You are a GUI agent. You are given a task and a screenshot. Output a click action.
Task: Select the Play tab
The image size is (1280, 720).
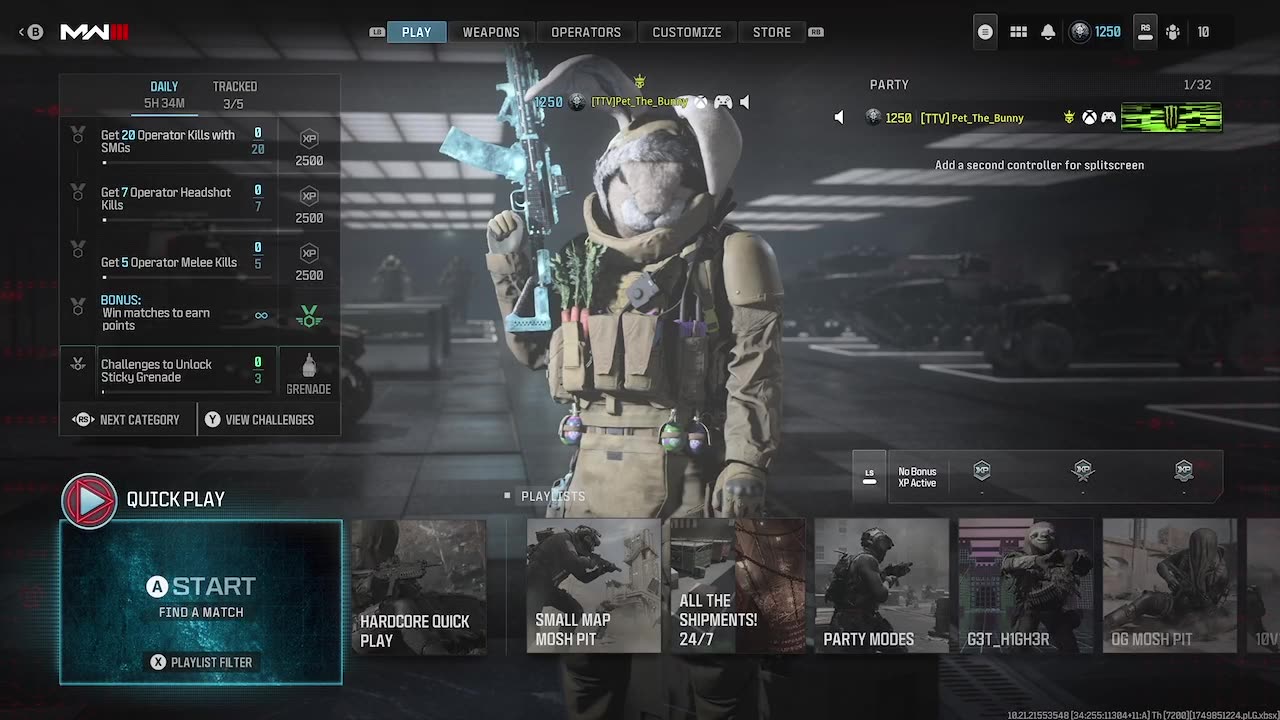pyautogui.click(x=416, y=32)
